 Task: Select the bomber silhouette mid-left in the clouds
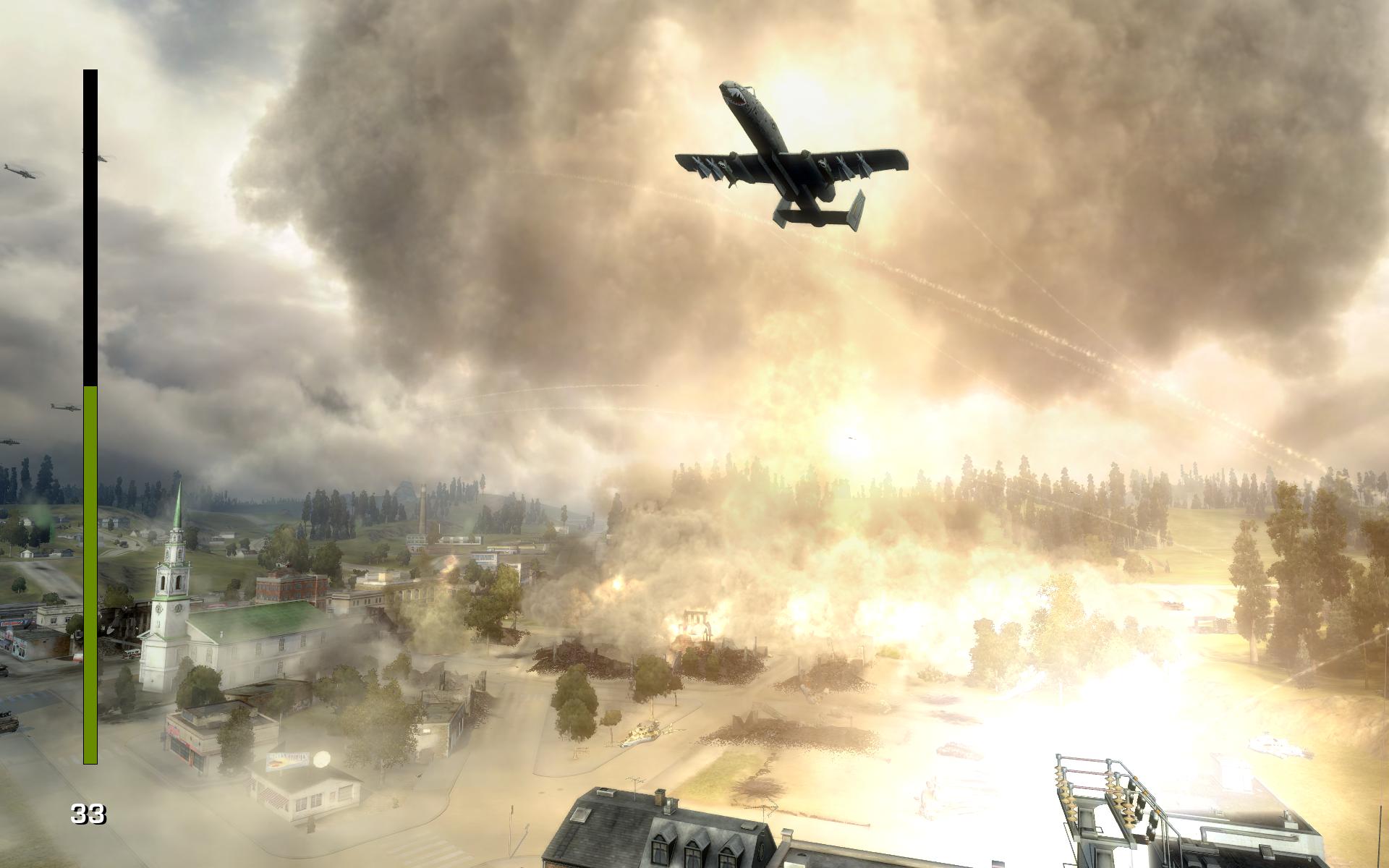pos(64,407)
